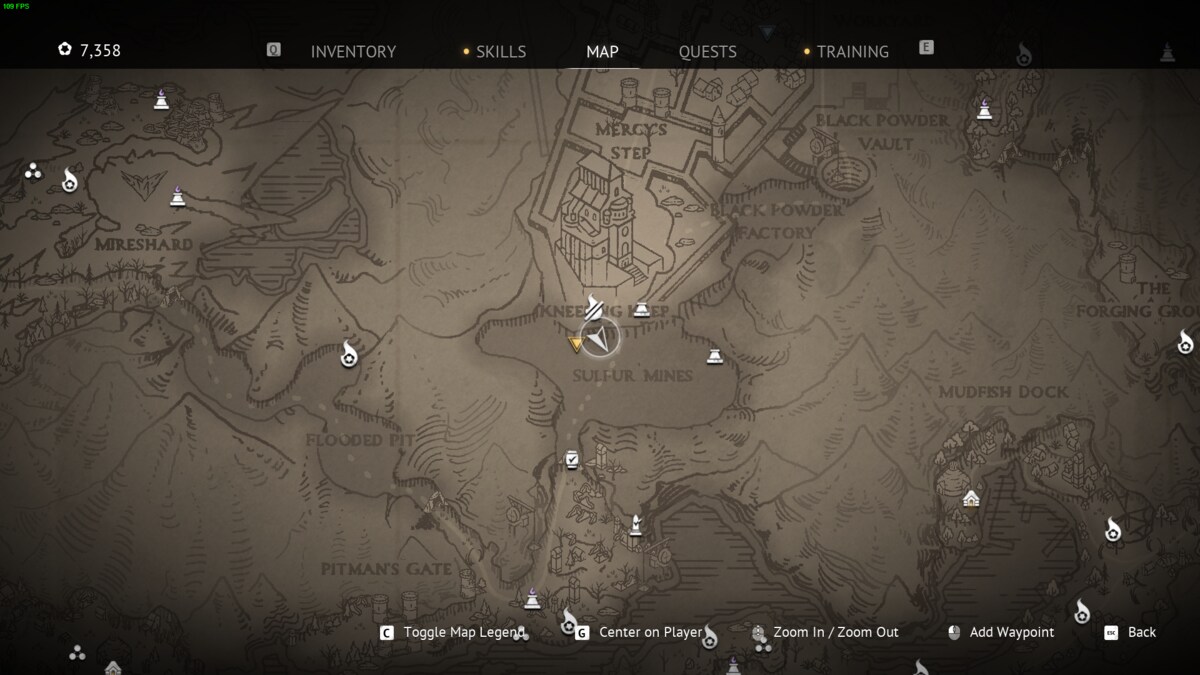Choose the Back option
Screen dimensions: 1200x675
[x=1141, y=632]
